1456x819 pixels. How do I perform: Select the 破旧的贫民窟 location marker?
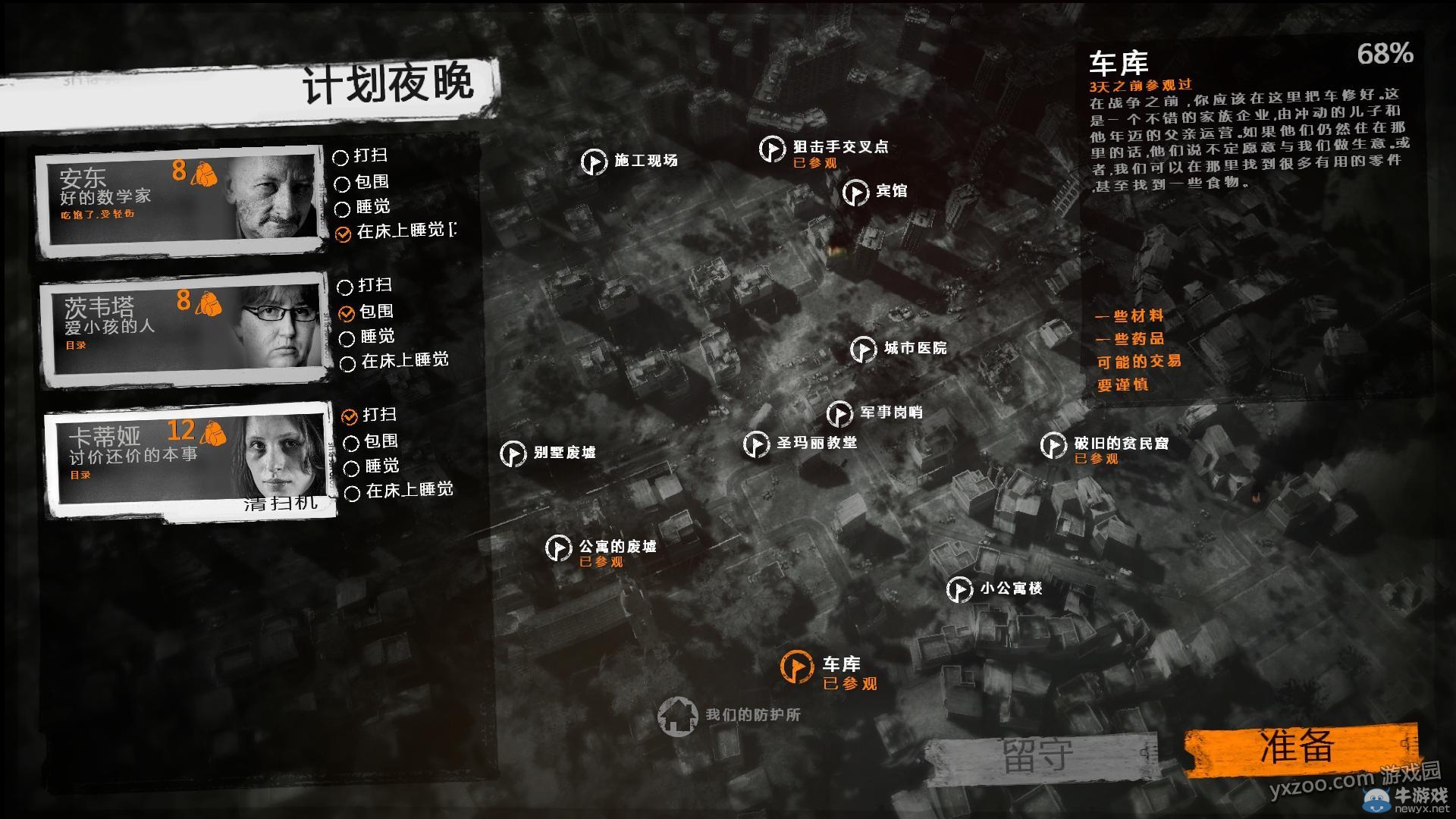click(1053, 445)
